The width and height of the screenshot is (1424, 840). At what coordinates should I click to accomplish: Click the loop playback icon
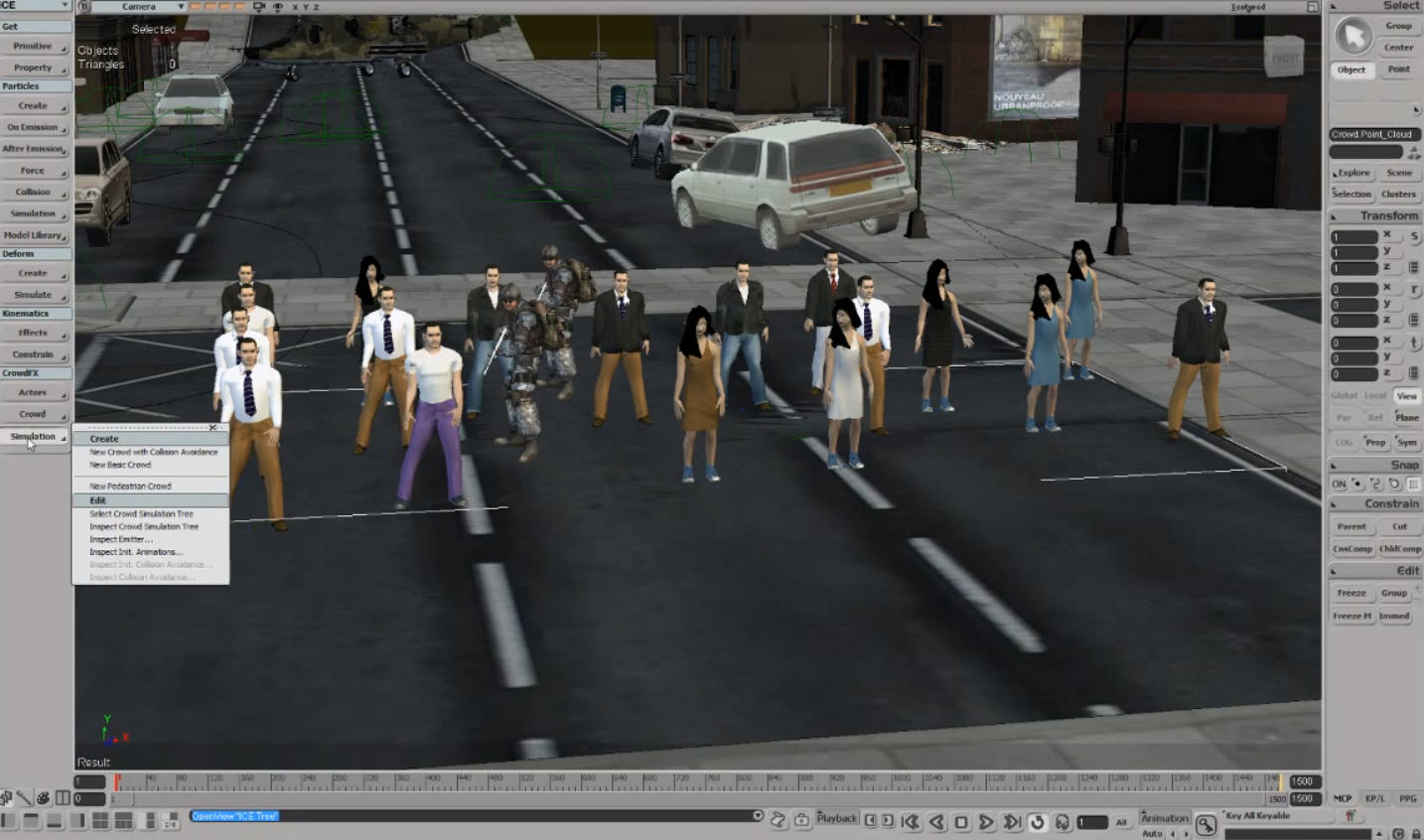[1037, 822]
